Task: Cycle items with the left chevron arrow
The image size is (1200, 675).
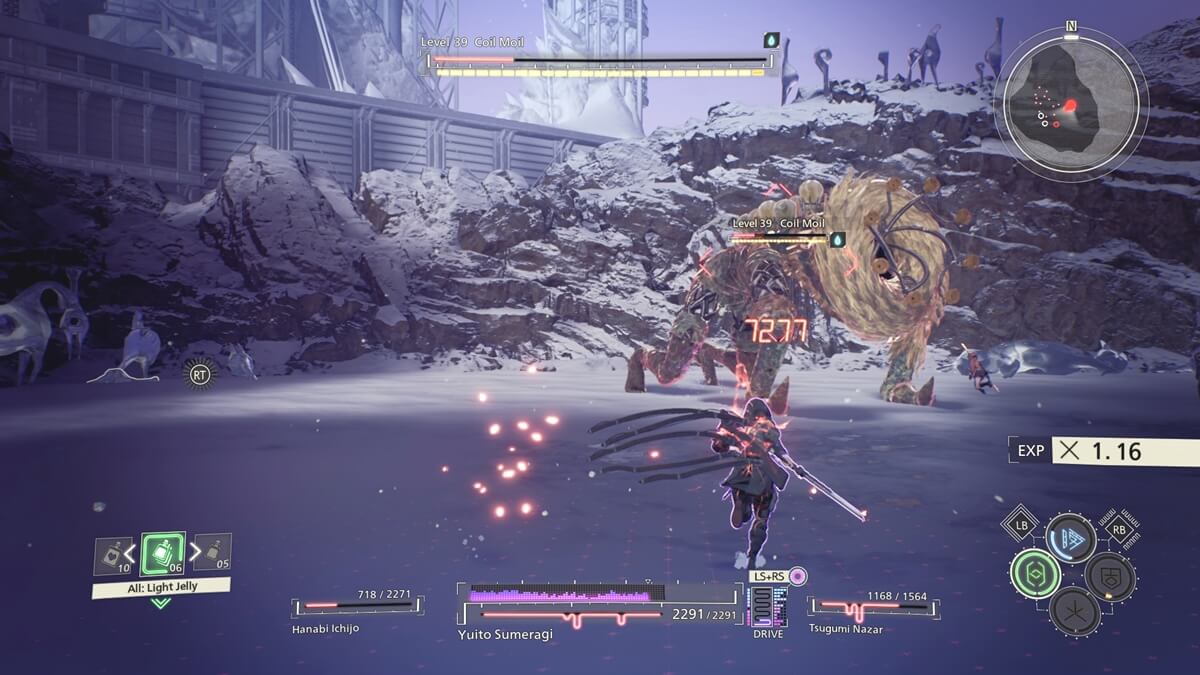Action: (130, 550)
